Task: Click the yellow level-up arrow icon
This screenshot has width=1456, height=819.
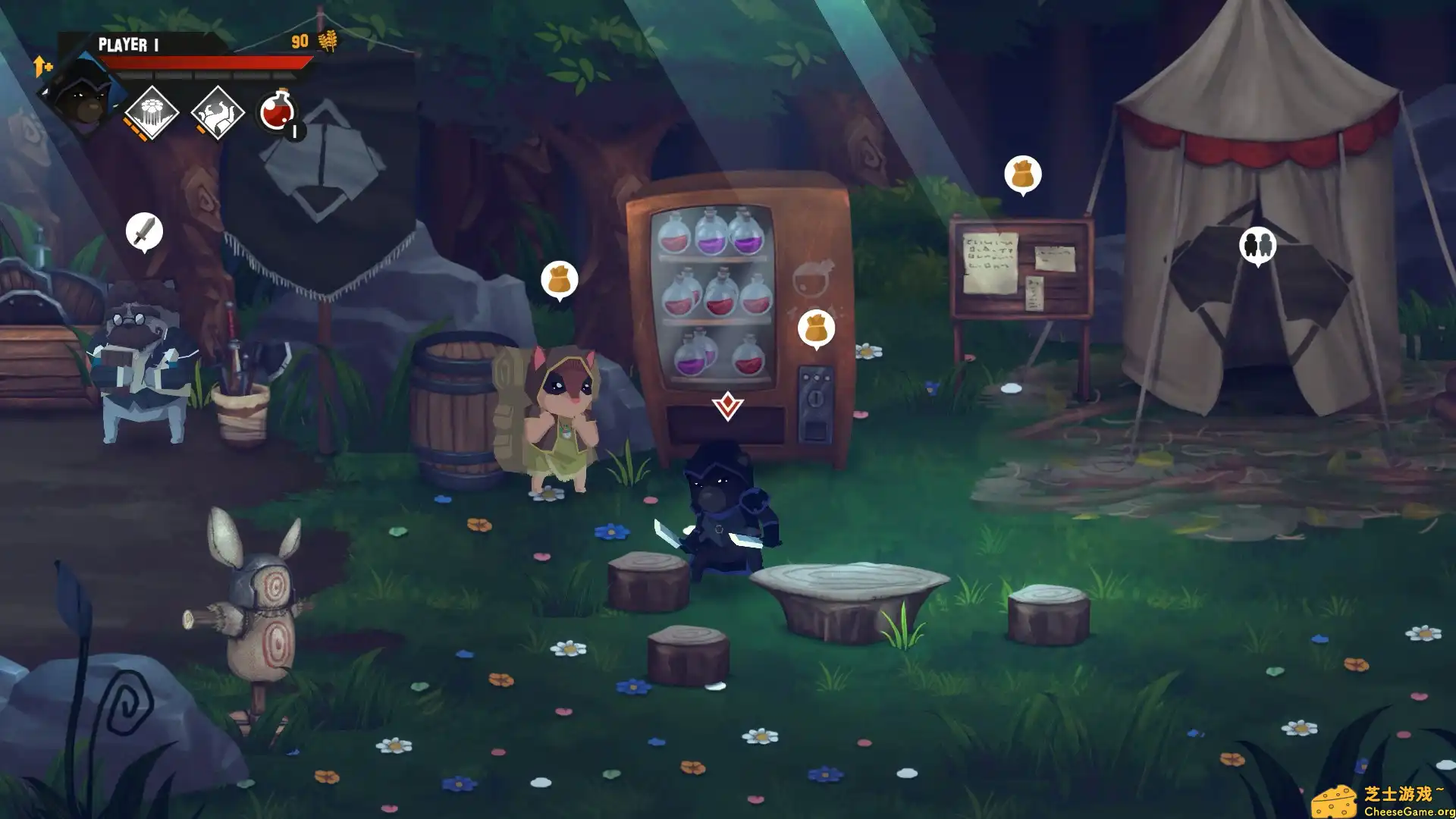Action: tap(41, 67)
